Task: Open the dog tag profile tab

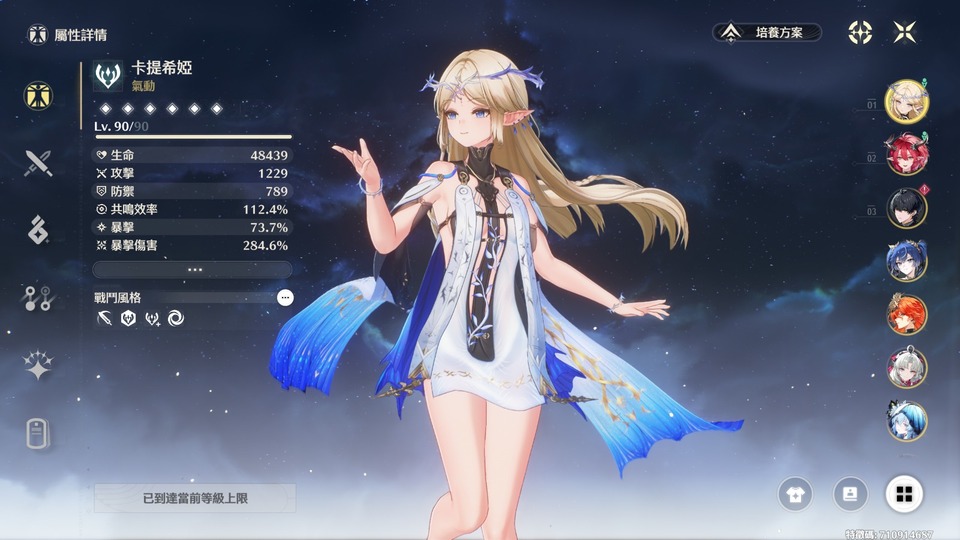Action: 38,434
